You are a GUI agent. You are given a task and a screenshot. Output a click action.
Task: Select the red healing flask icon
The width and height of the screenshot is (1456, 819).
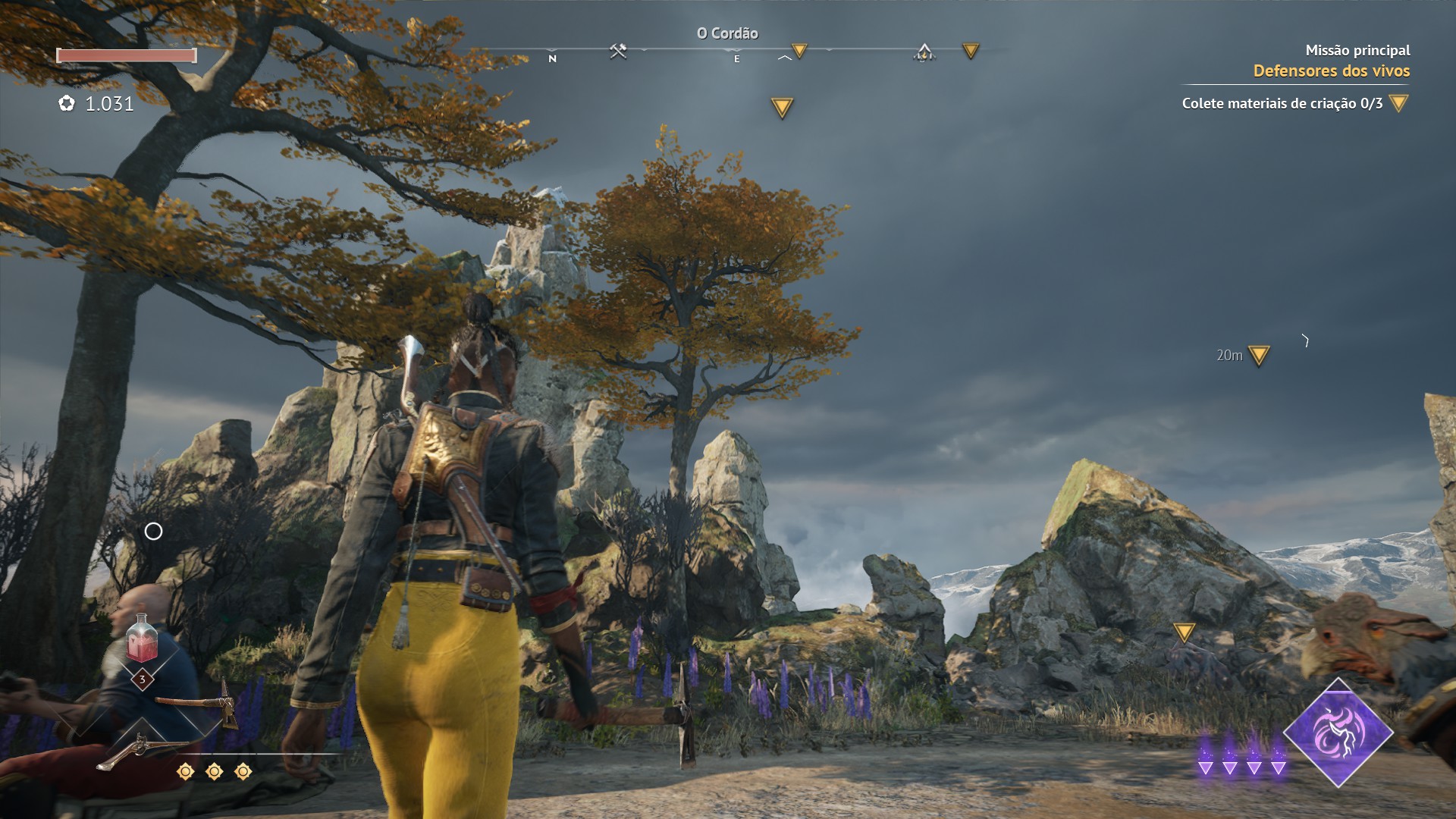(142, 639)
